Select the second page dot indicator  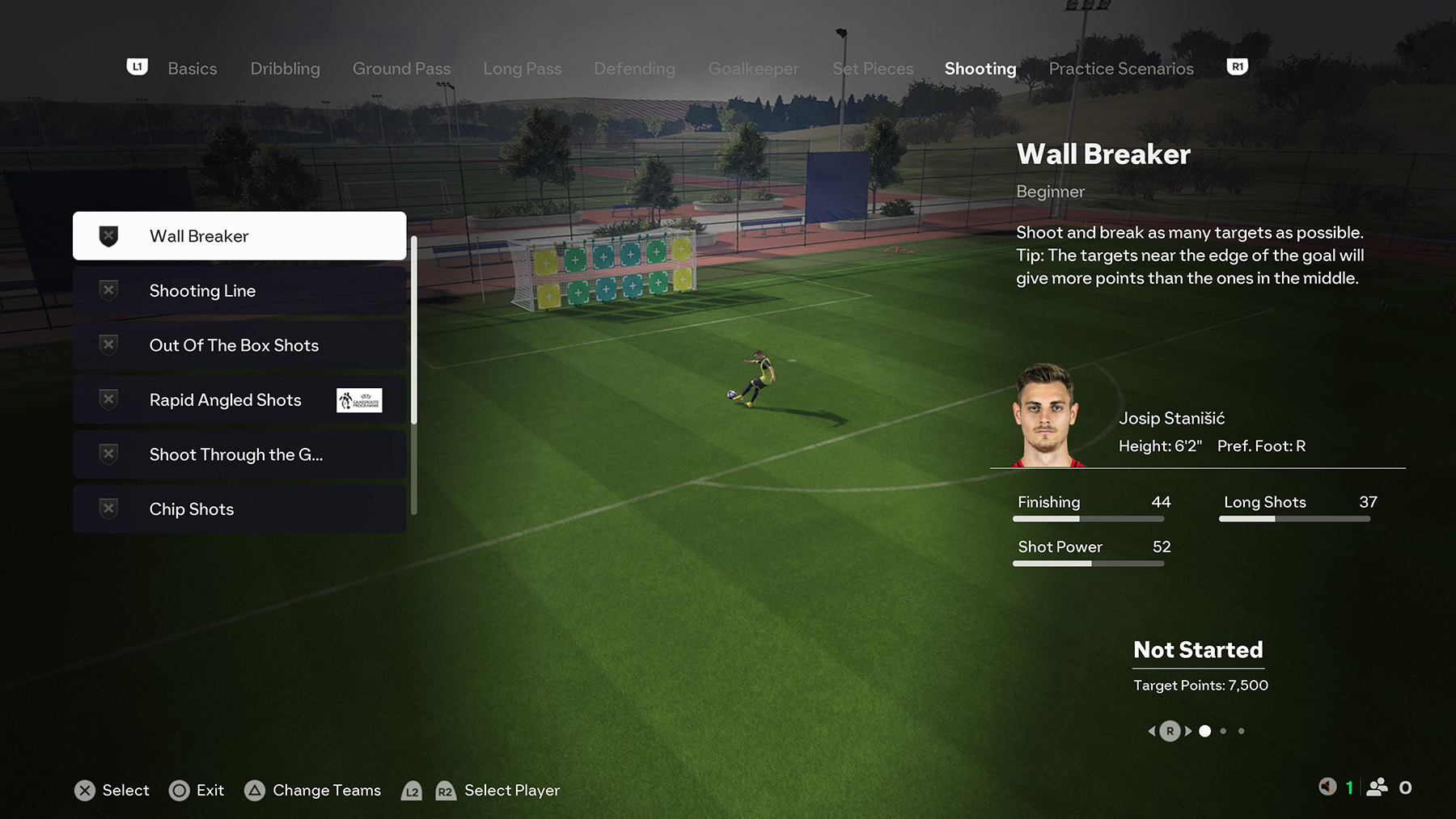point(1223,730)
